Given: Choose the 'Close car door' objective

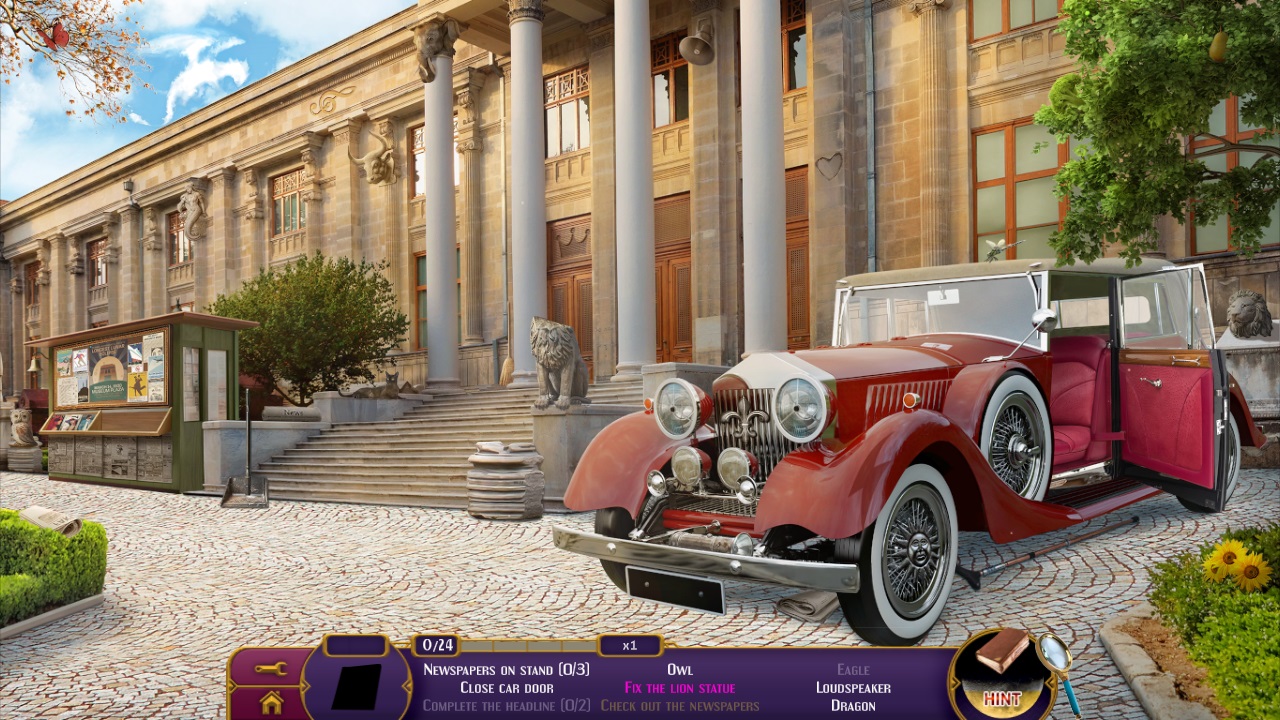Looking at the screenshot, I should click(x=506, y=687).
